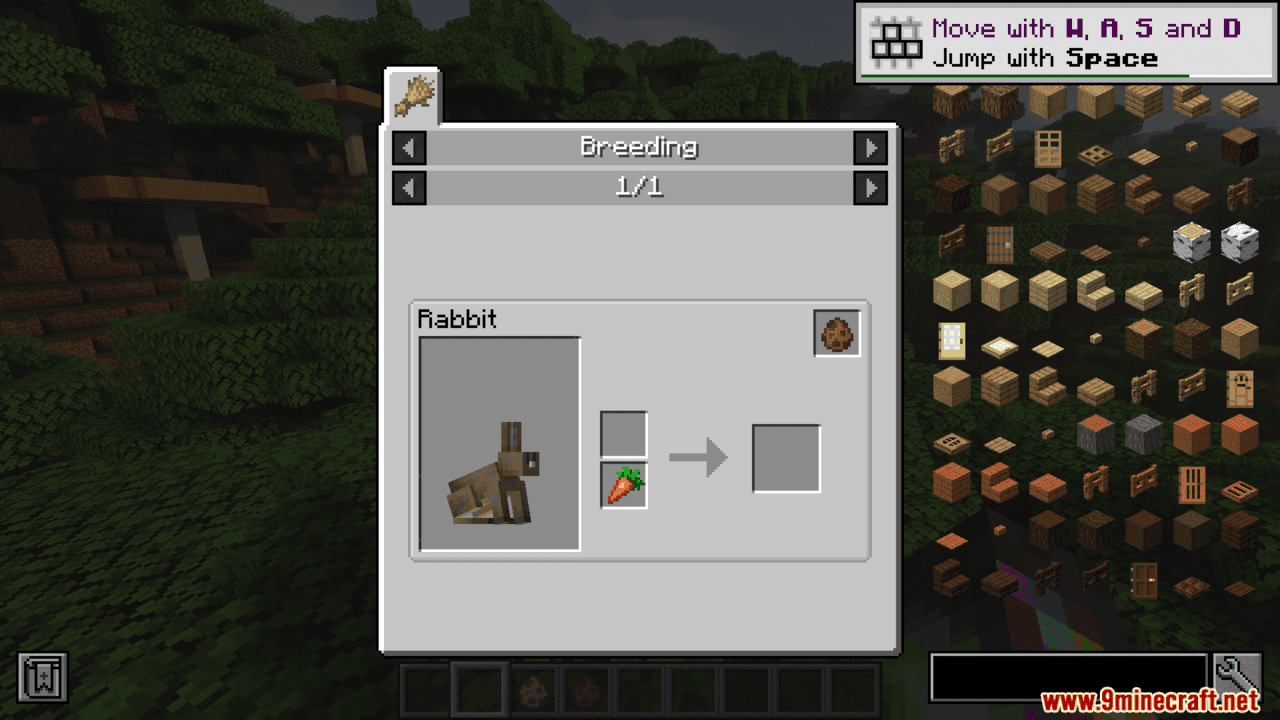
Task: Pick the jungle door item
Action: point(1239,387)
